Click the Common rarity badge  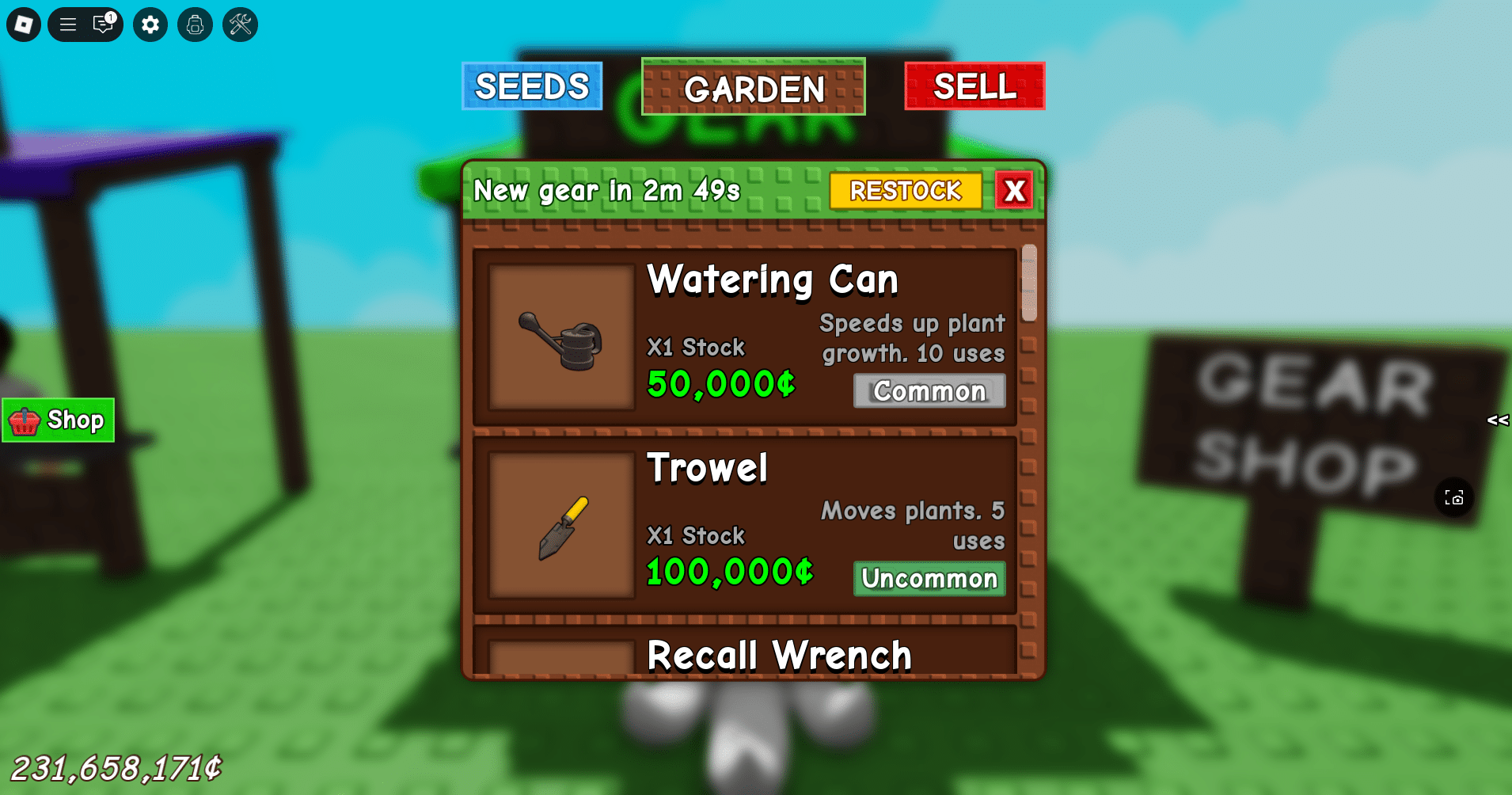tap(929, 390)
